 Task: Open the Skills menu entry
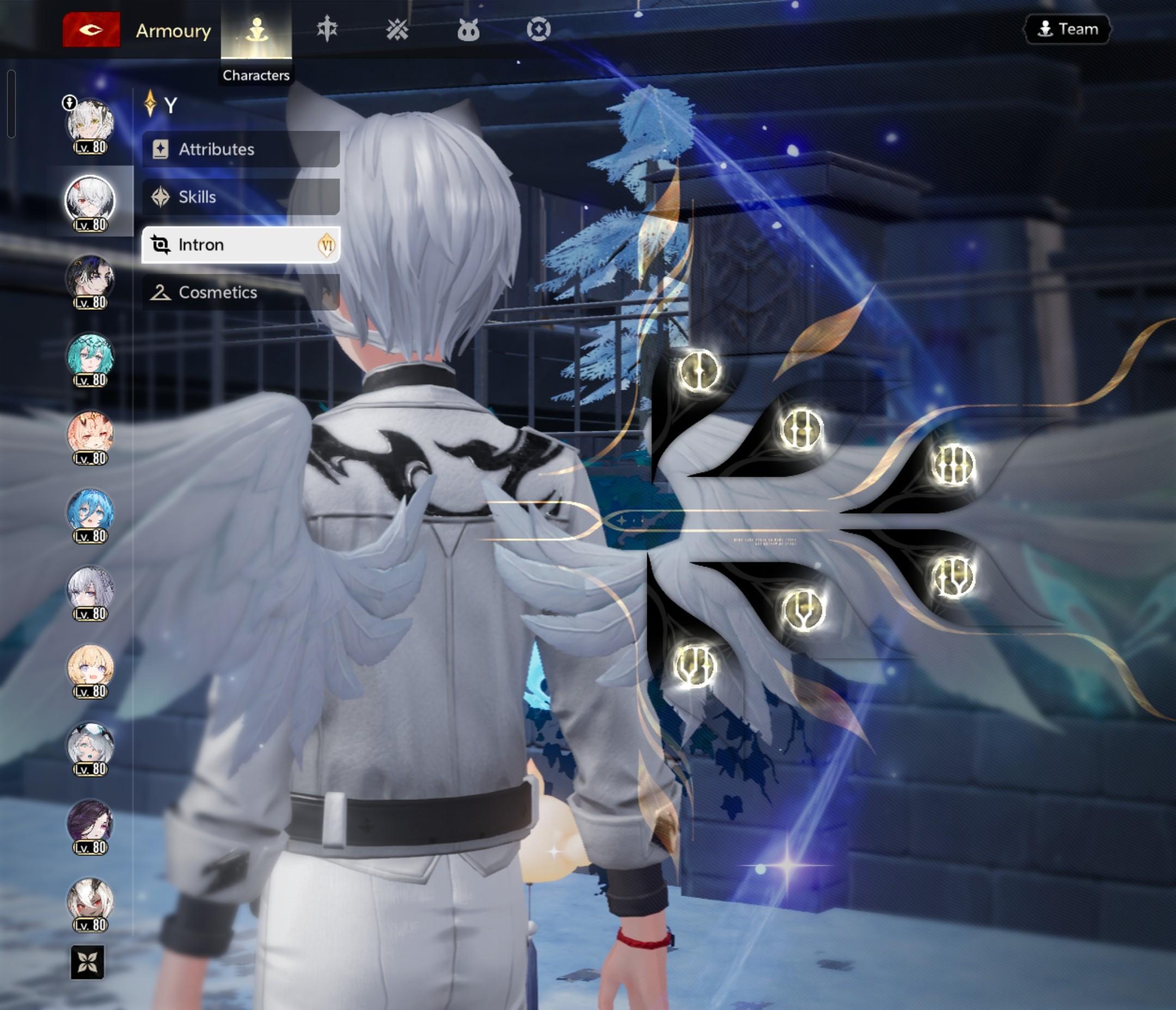point(241,197)
